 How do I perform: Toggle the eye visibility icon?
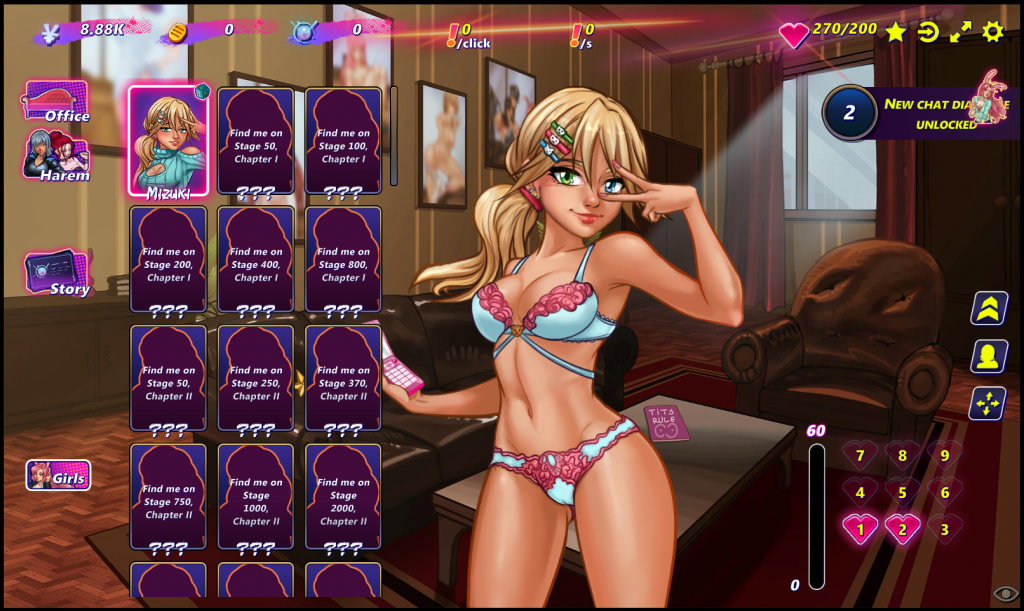coord(1005,595)
